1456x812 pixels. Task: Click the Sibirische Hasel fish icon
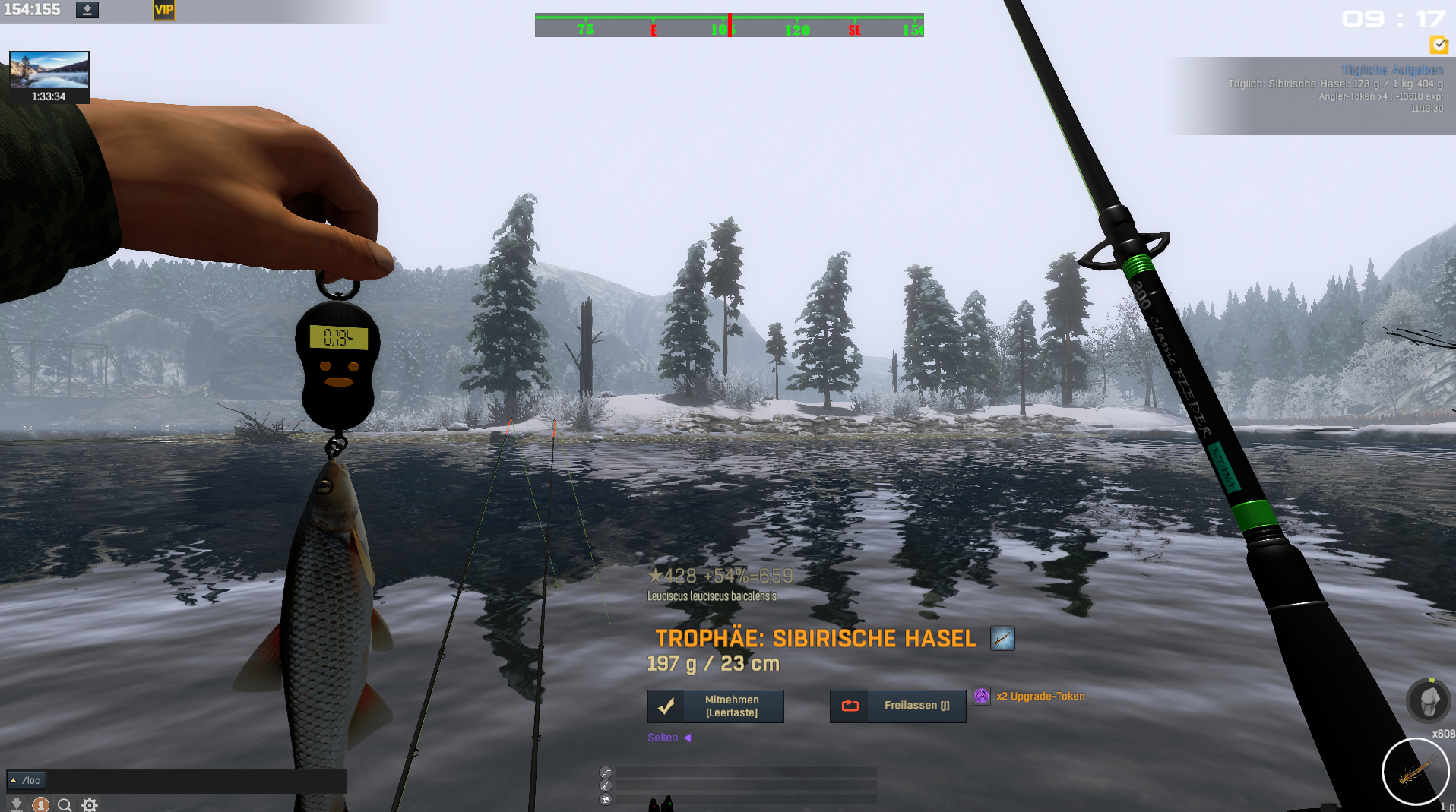point(1002,638)
